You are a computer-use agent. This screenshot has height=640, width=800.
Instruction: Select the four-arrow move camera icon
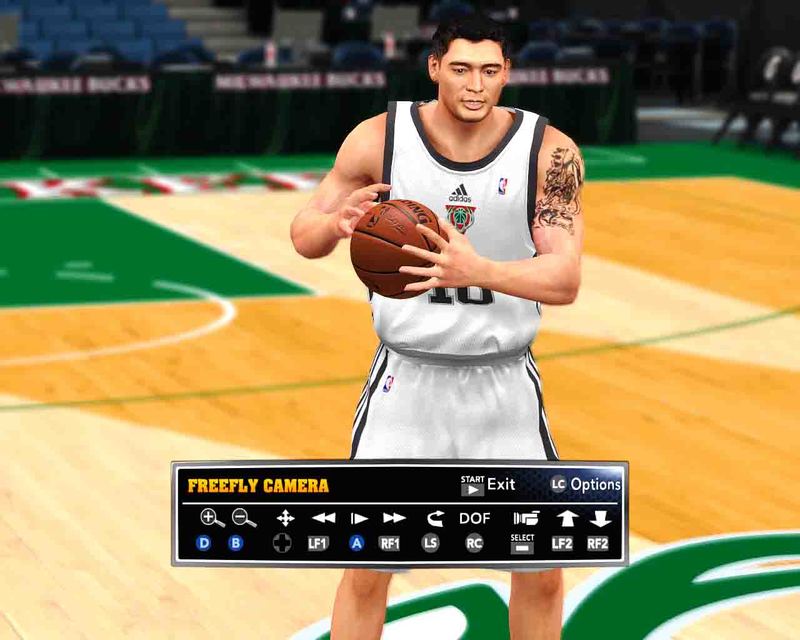point(285,518)
